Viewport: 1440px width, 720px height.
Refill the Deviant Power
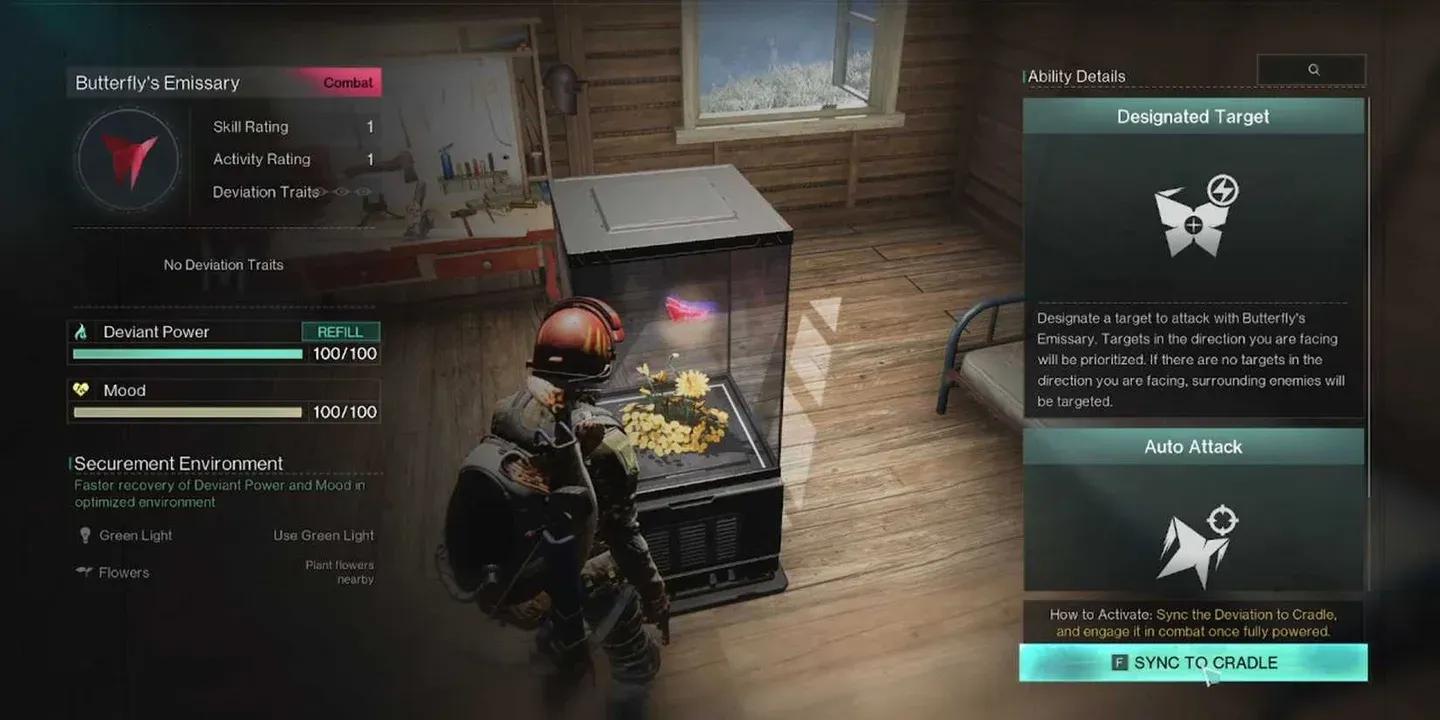(340, 332)
